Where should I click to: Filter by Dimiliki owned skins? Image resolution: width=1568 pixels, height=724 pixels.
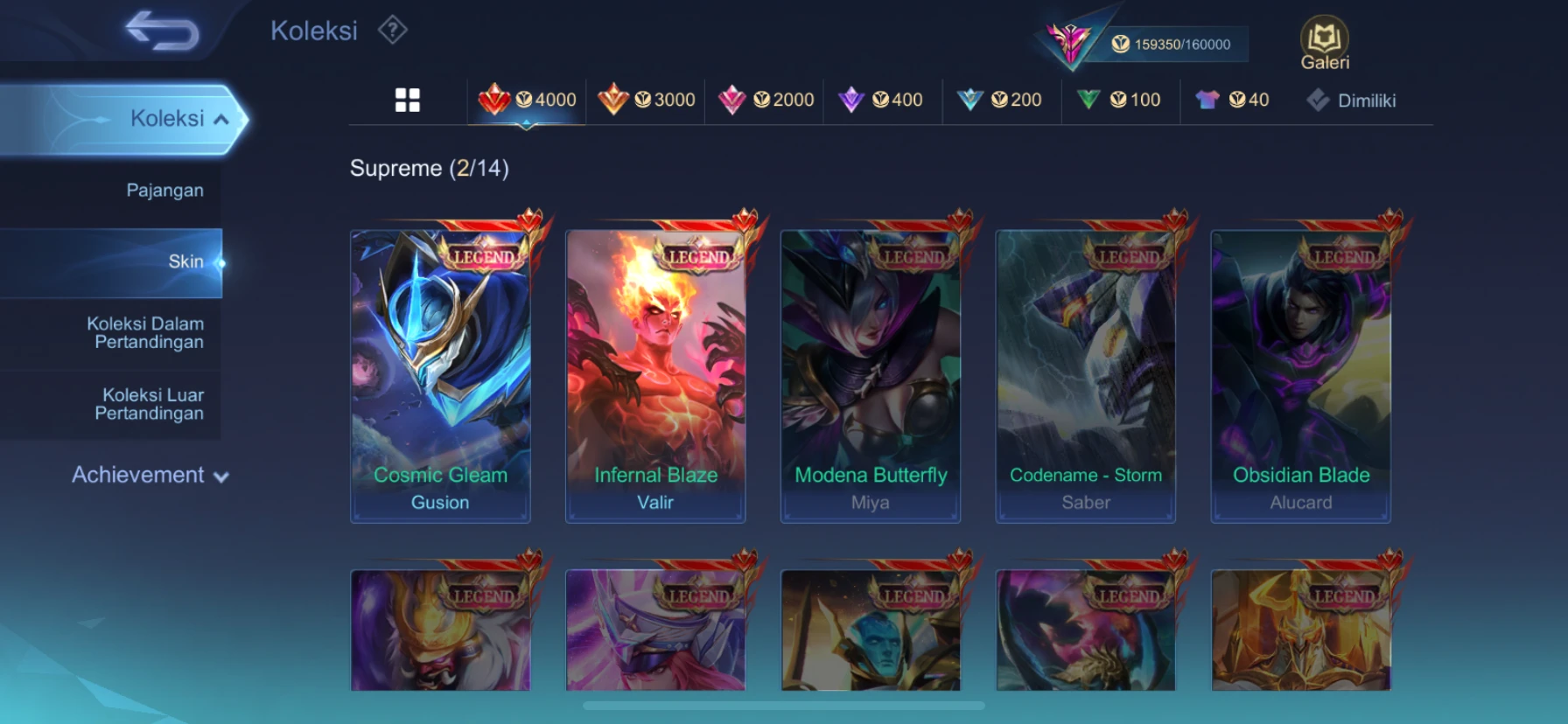point(1352,101)
